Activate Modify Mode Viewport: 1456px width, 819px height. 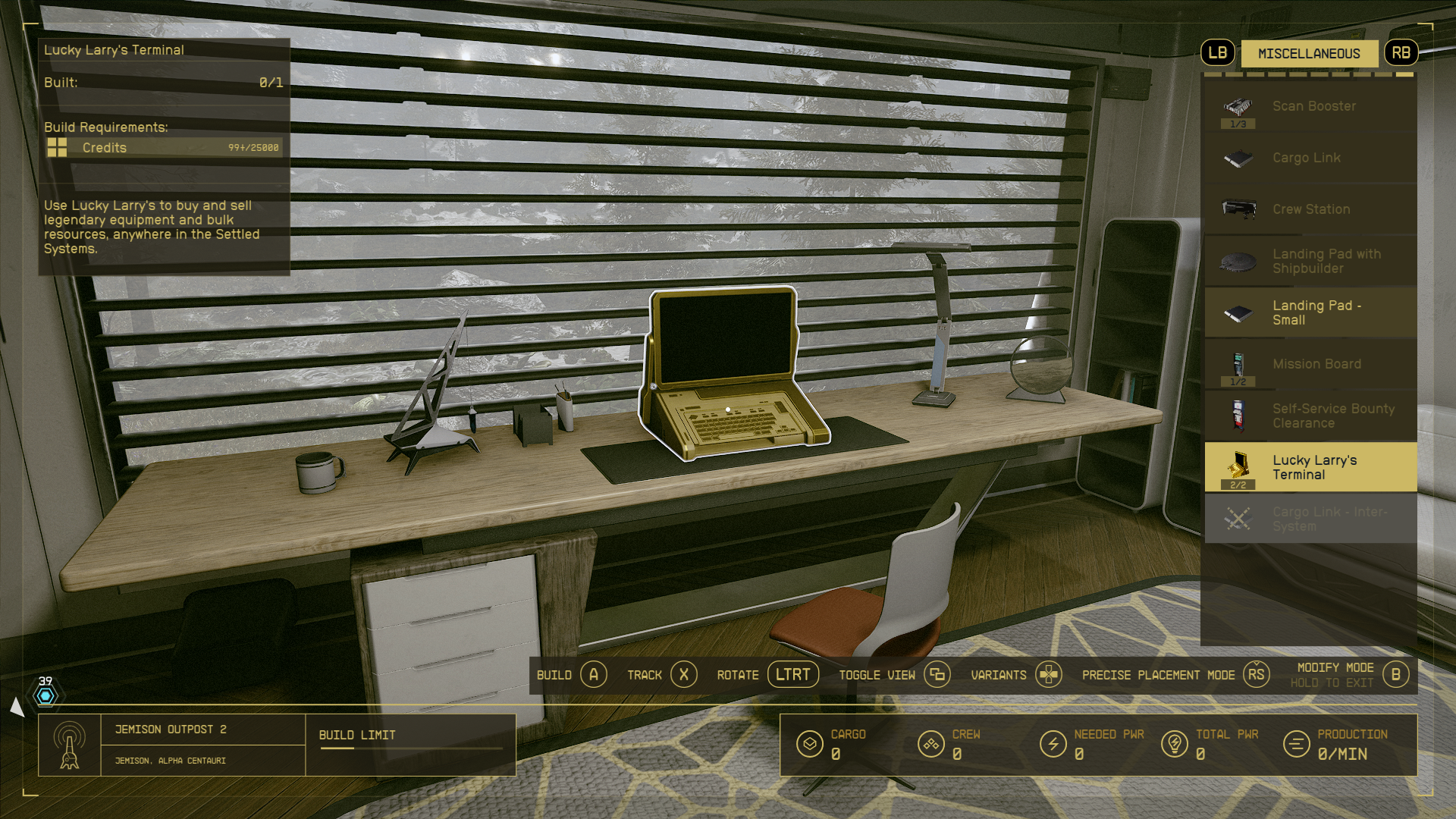(x=1396, y=673)
